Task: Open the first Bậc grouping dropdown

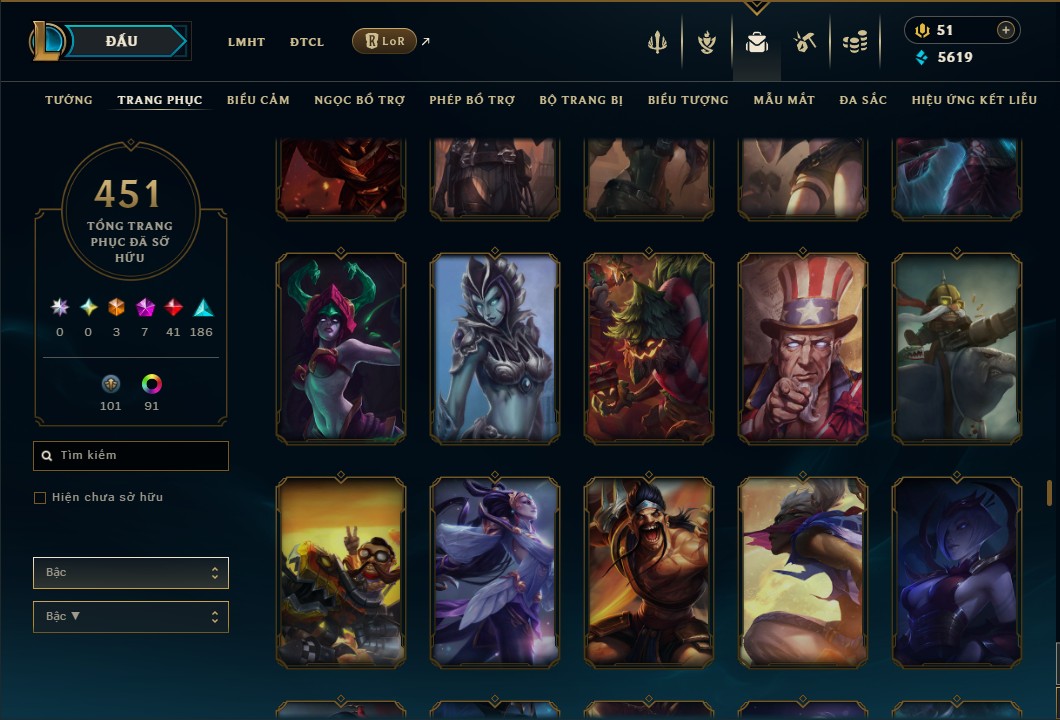Action: coord(131,573)
